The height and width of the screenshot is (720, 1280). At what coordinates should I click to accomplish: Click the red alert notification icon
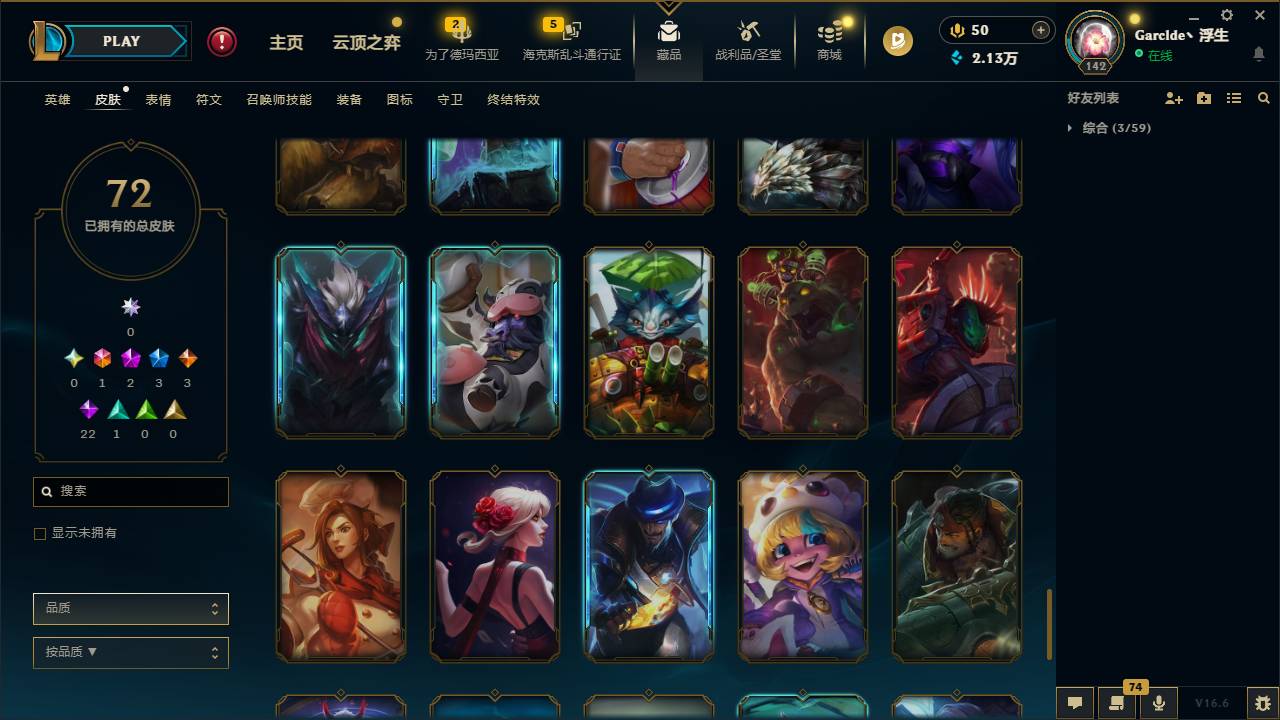click(220, 41)
